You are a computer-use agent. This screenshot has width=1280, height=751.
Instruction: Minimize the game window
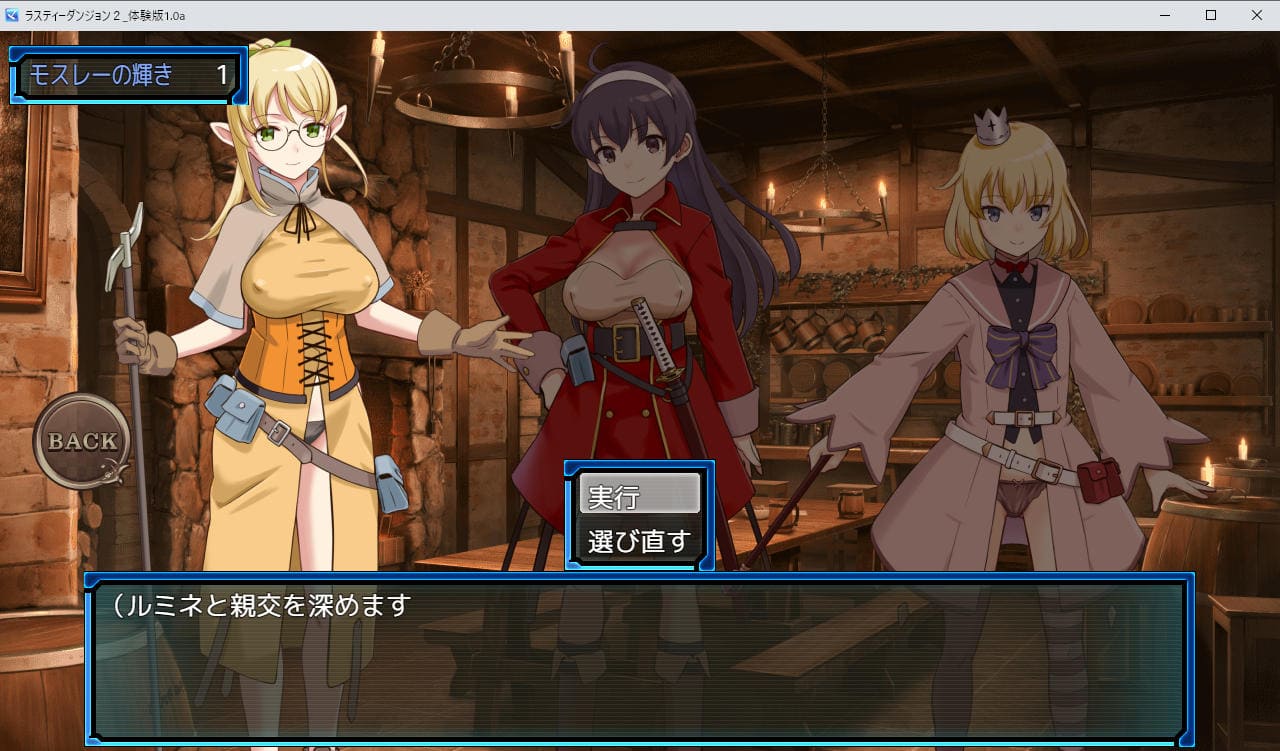click(x=1165, y=15)
